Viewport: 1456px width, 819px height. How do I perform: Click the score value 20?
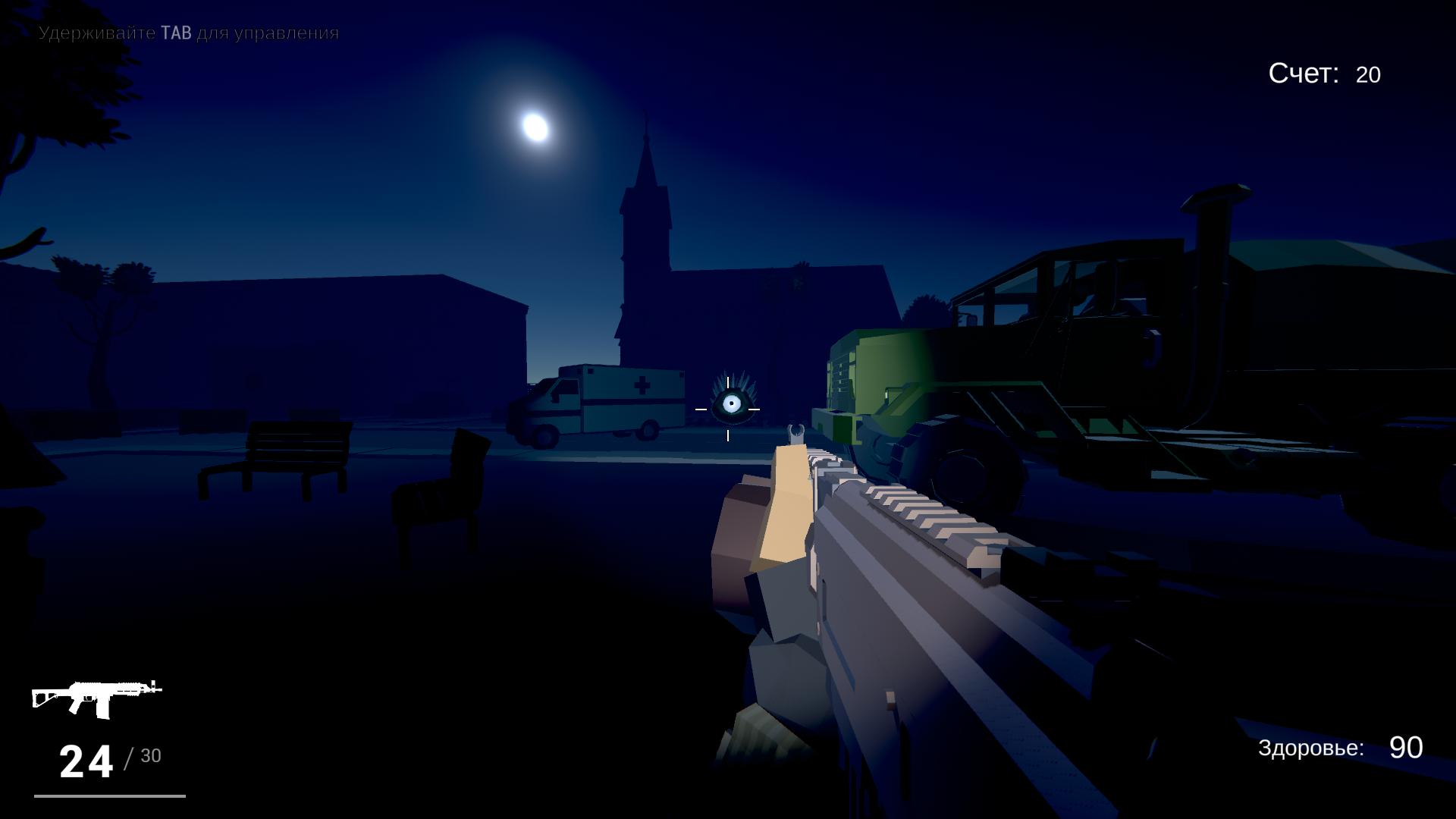1368,74
